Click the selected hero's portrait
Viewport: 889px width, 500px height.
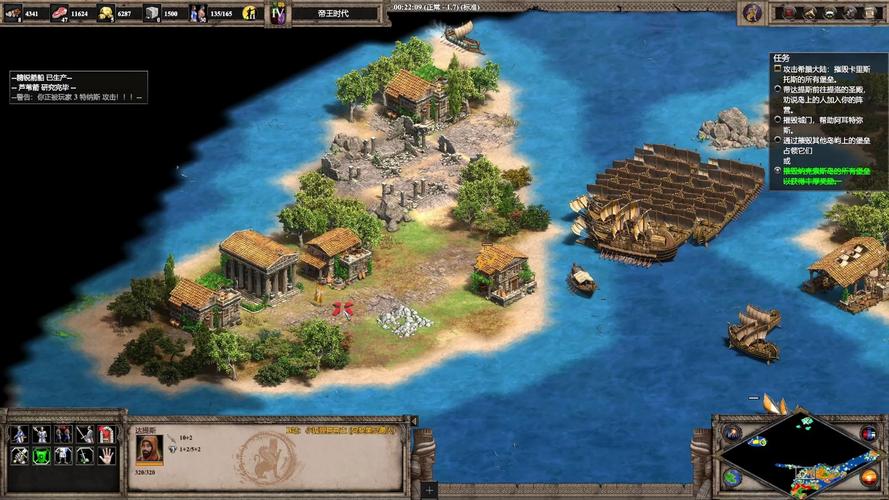[147, 449]
